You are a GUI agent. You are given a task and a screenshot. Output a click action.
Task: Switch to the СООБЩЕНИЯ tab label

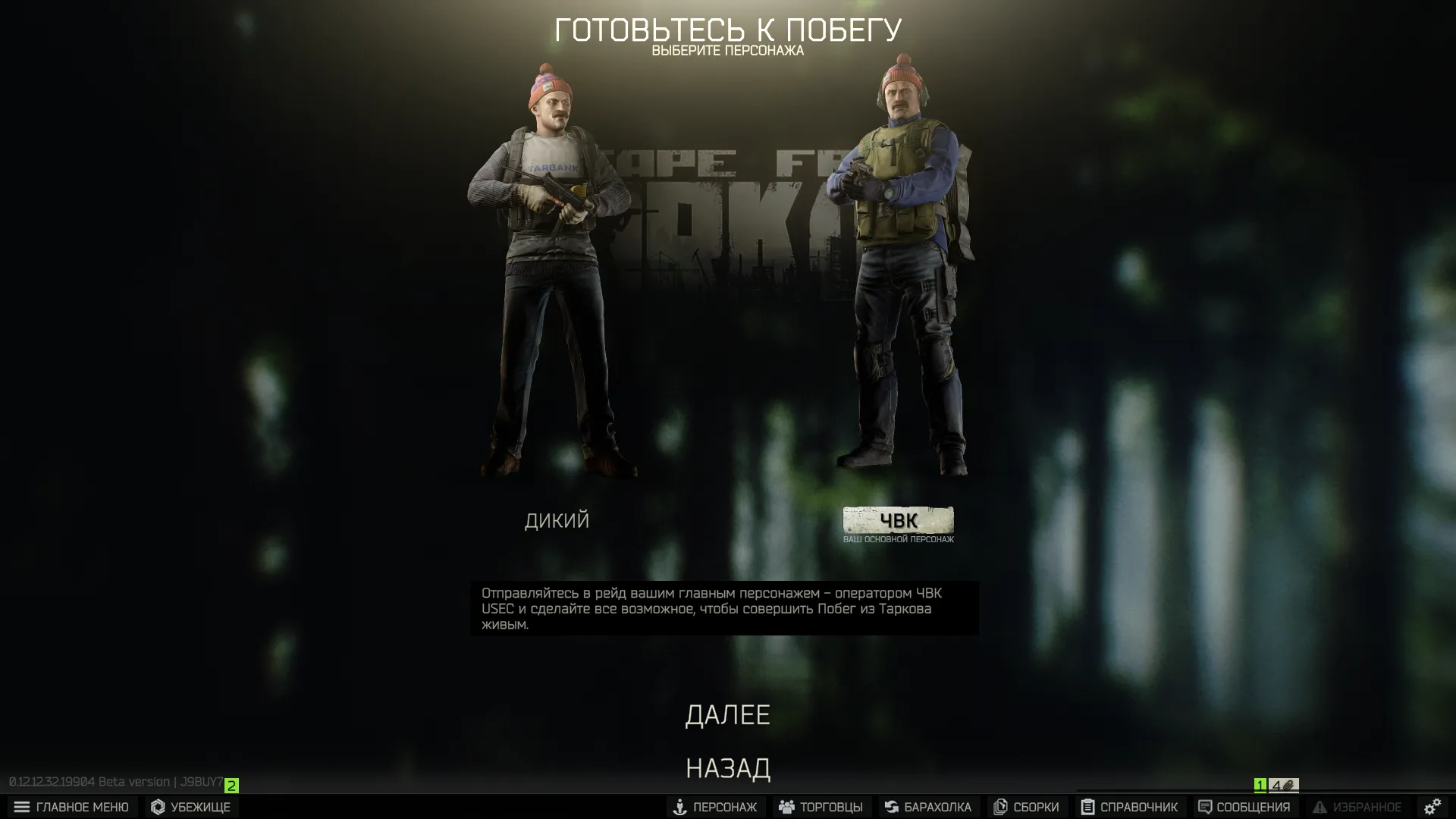(1250, 807)
